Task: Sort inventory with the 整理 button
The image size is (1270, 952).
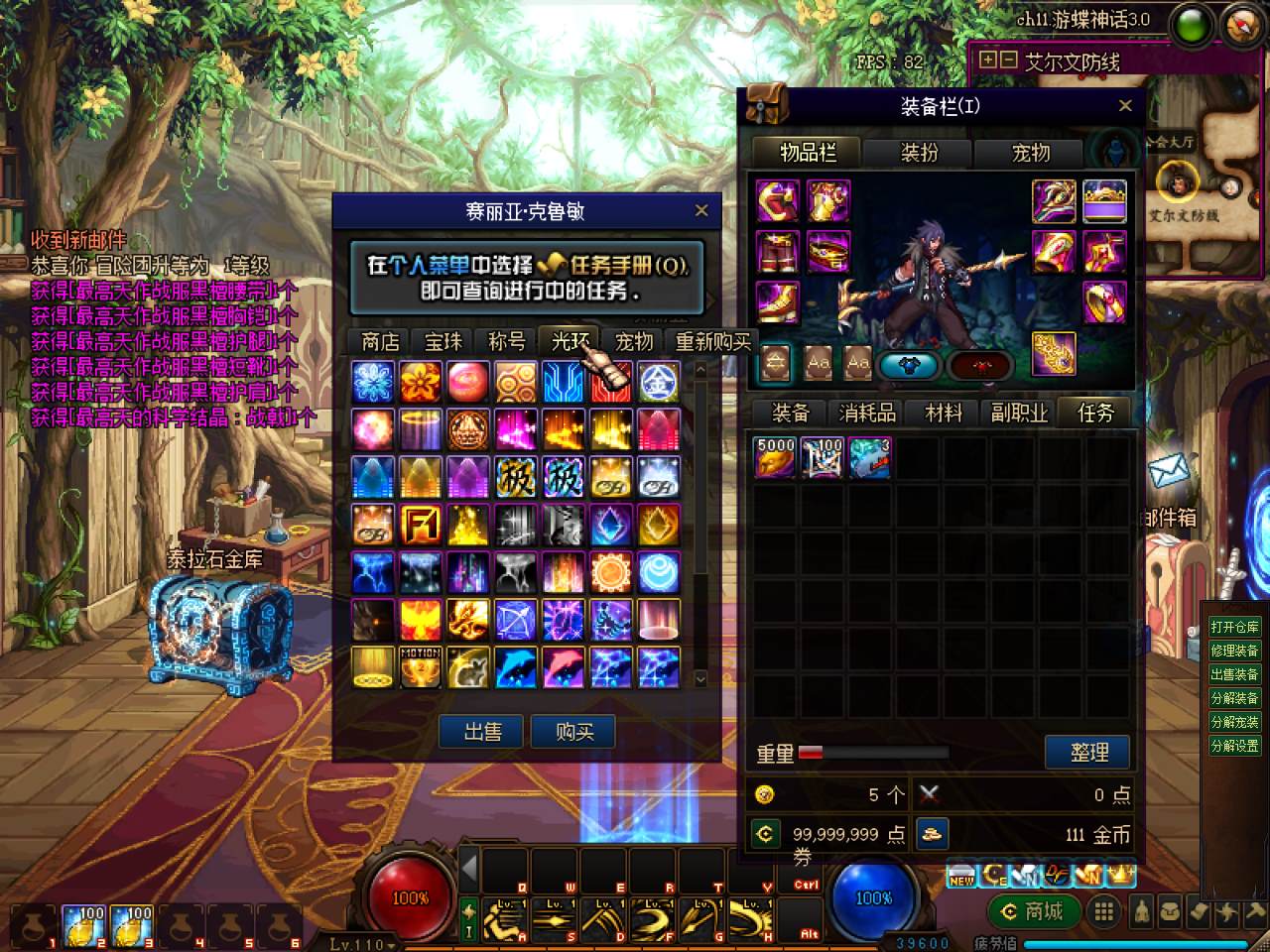Action: pos(1088,753)
